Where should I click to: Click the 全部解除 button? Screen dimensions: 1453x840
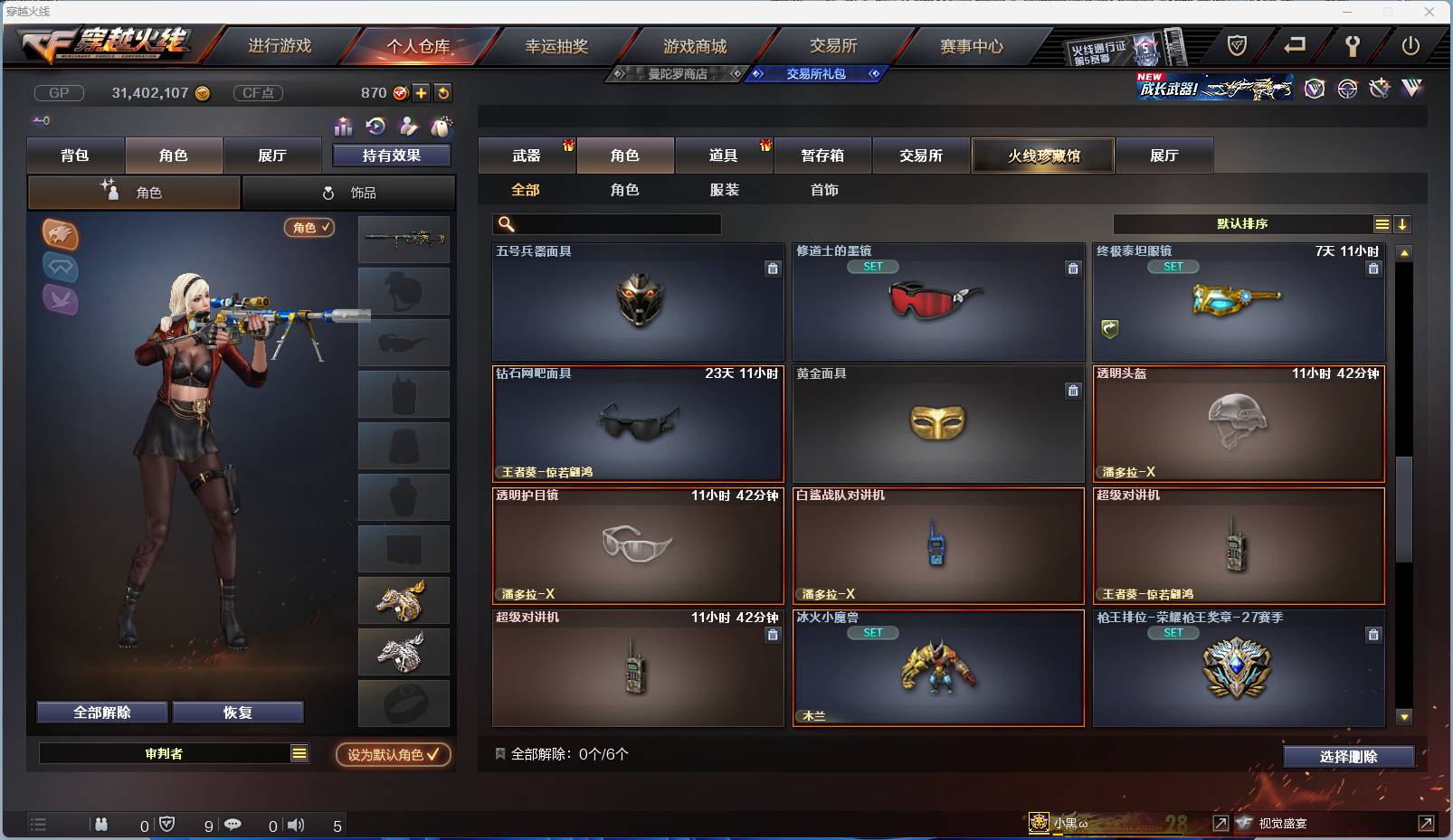coord(101,712)
